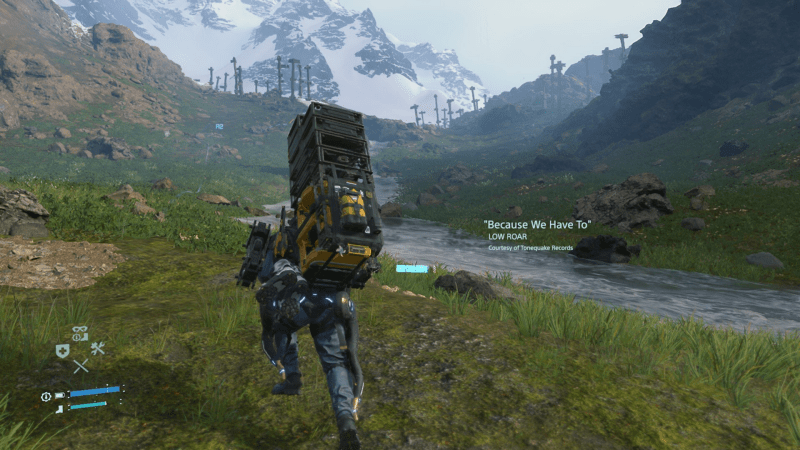This screenshot has height=450, width=800.
Task: Click the glasses and boot icon
Action: 80,334
